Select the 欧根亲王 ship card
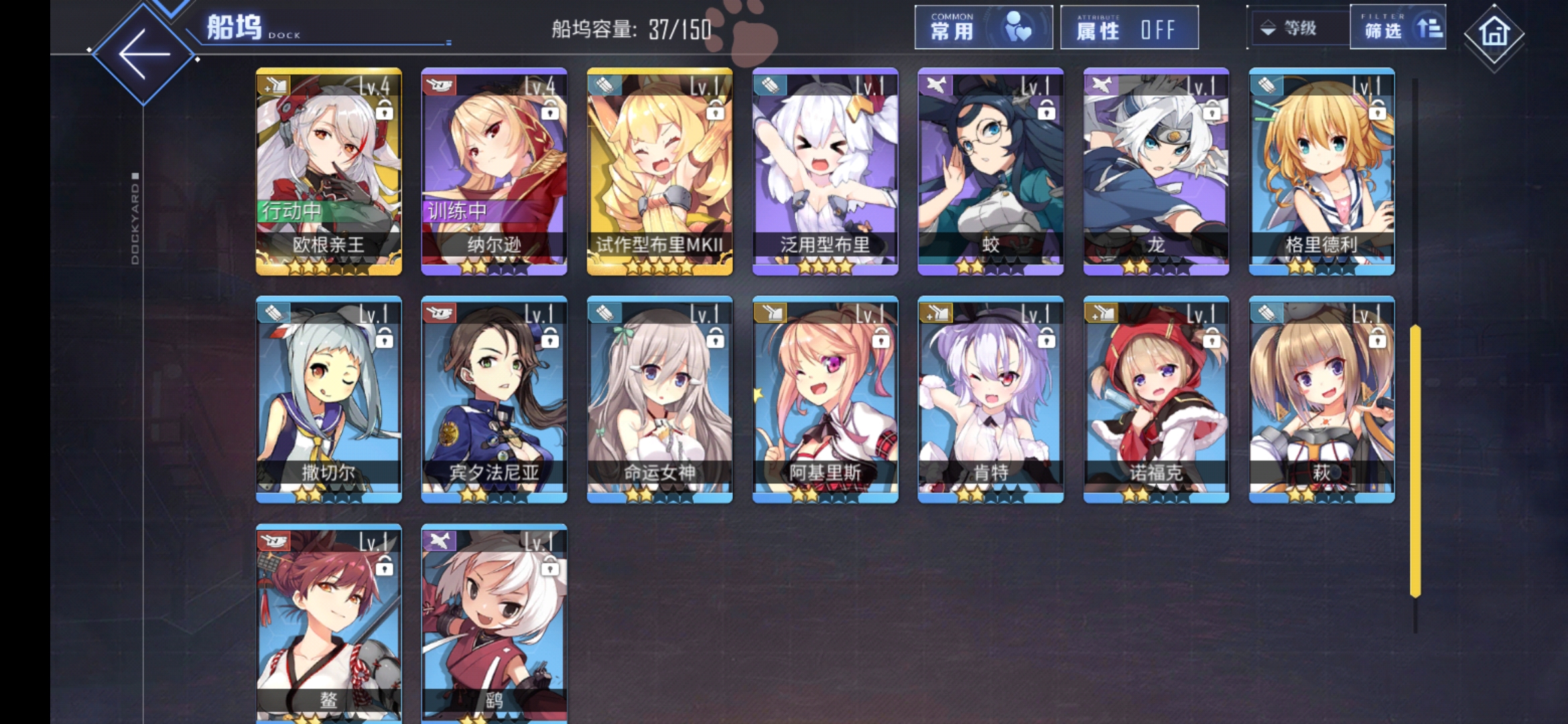 329,171
